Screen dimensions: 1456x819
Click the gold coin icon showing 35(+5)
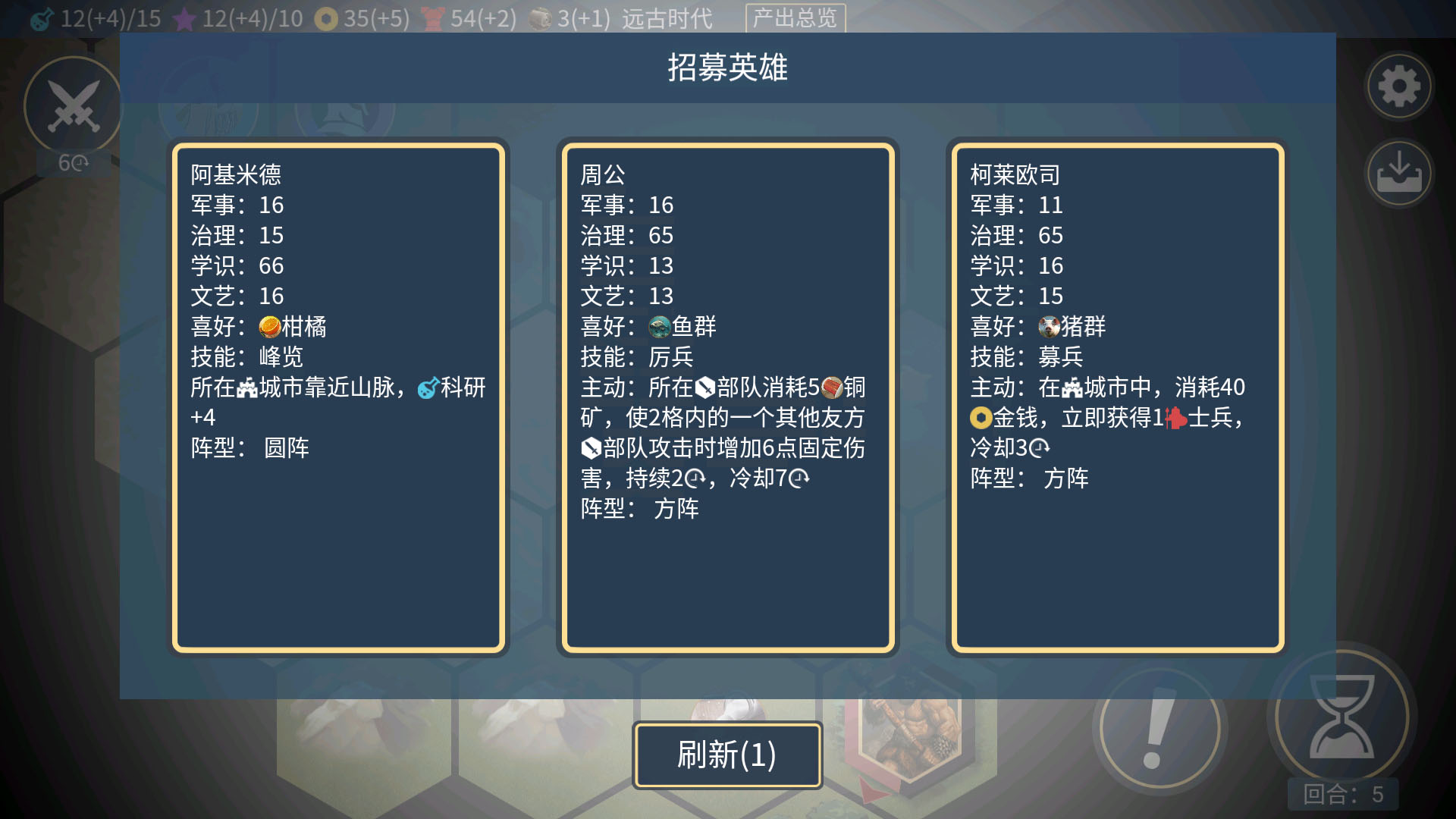pyautogui.click(x=327, y=17)
